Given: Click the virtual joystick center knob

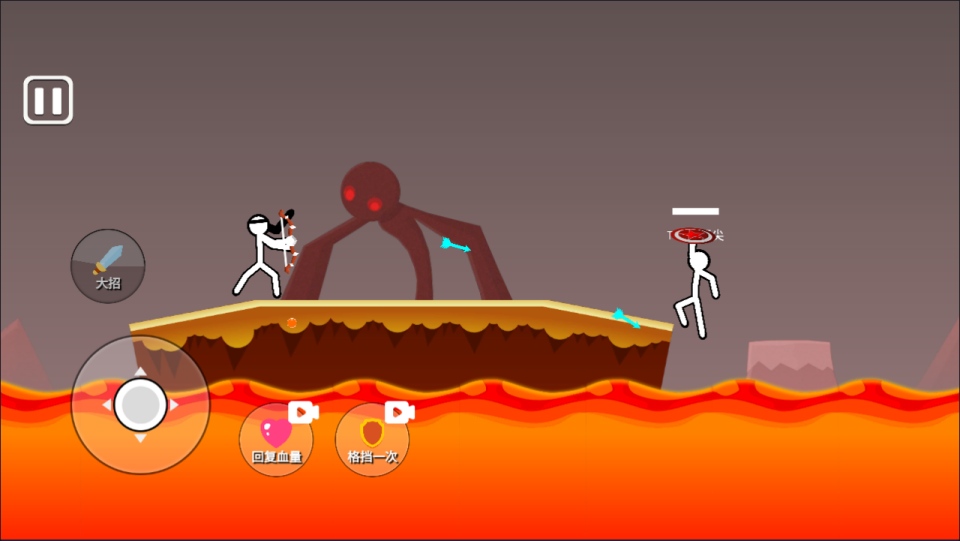Looking at the screenshot, I should pos(140,404).
